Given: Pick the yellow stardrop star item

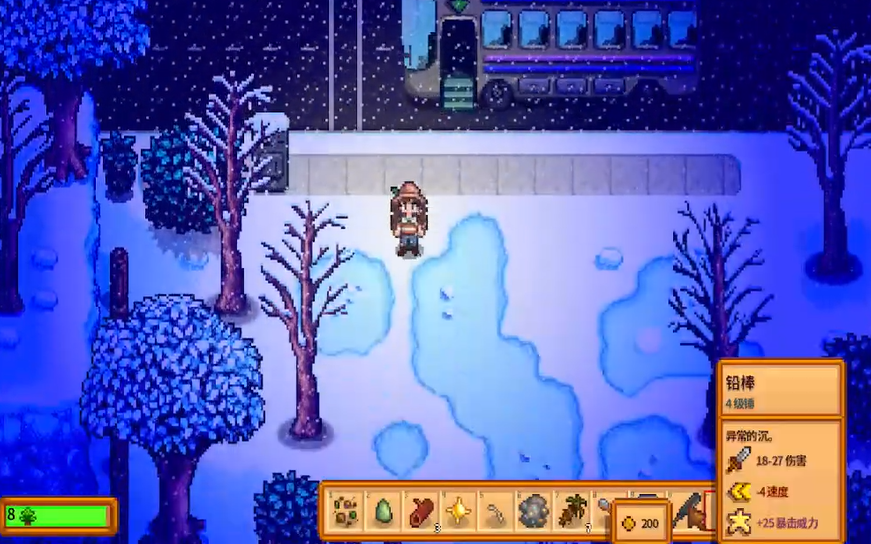Looking at the screenshot, I should tap(458, 511).
